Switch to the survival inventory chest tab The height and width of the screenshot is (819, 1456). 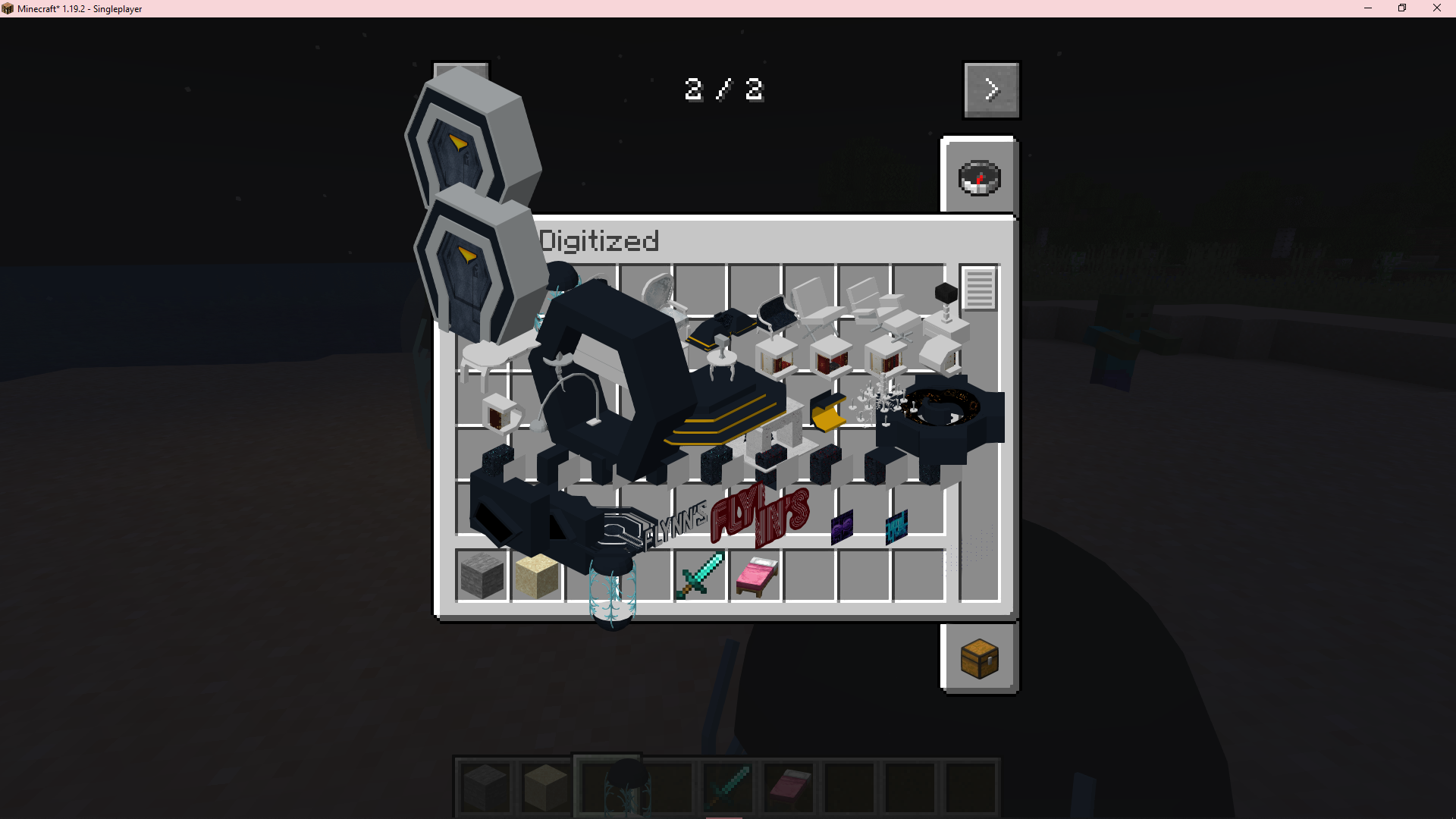point(978,658)
